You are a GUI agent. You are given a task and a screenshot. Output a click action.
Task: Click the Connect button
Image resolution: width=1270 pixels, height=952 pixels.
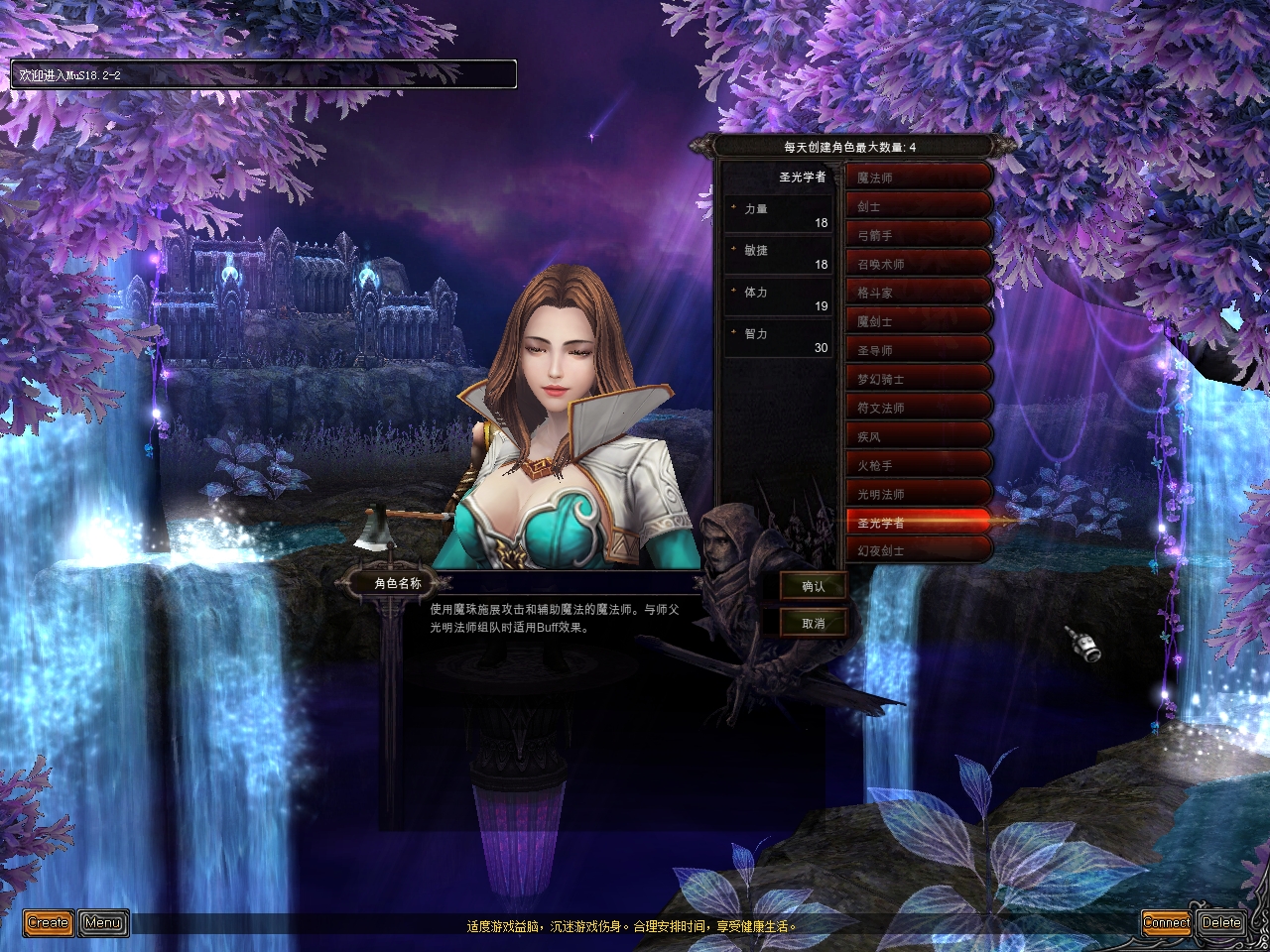[1166, 922]
